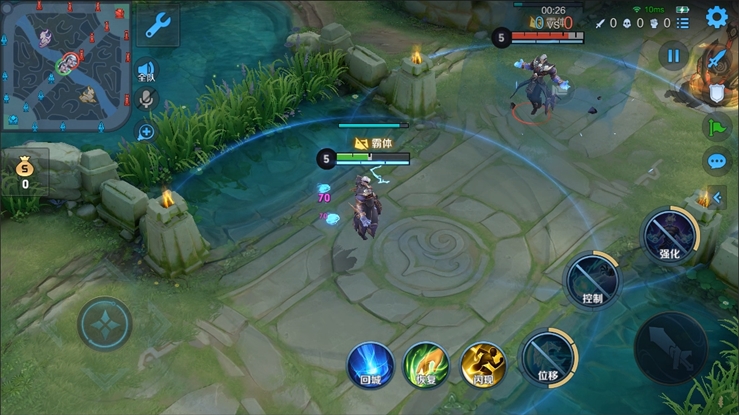Toggle the 全队 team voice speaker

click(146, 70)
